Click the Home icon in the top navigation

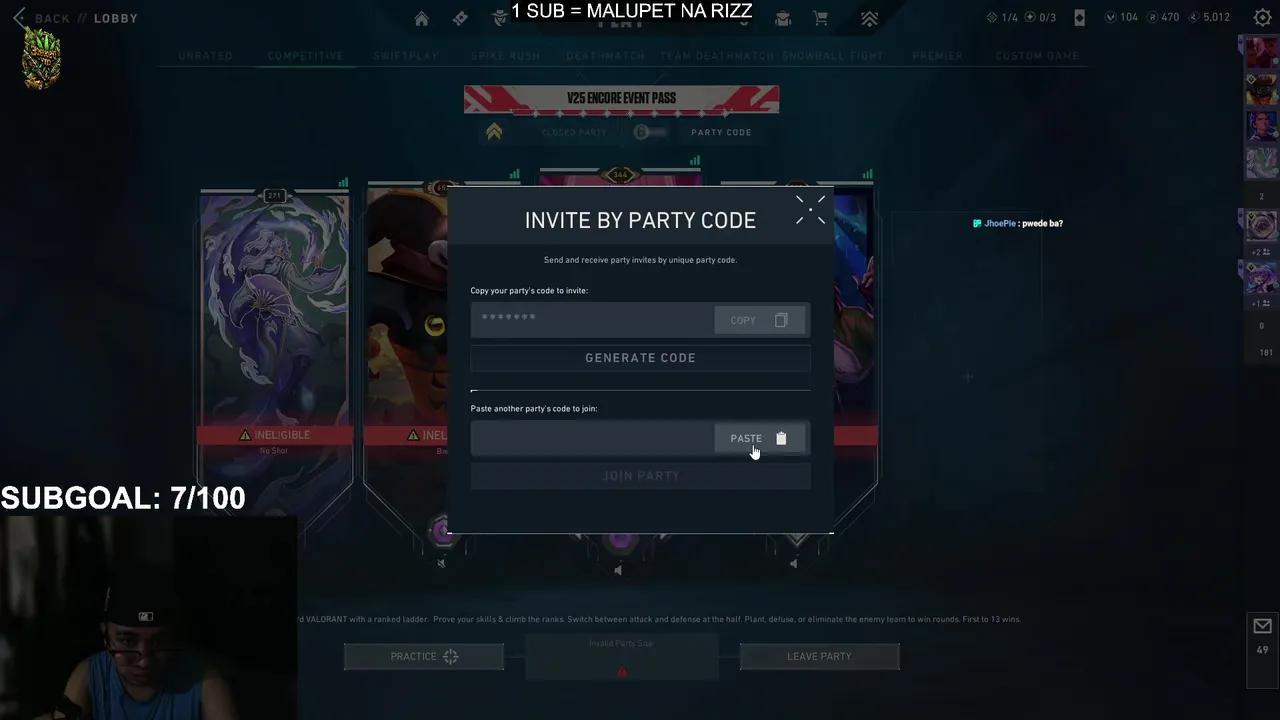coord(421,18)
